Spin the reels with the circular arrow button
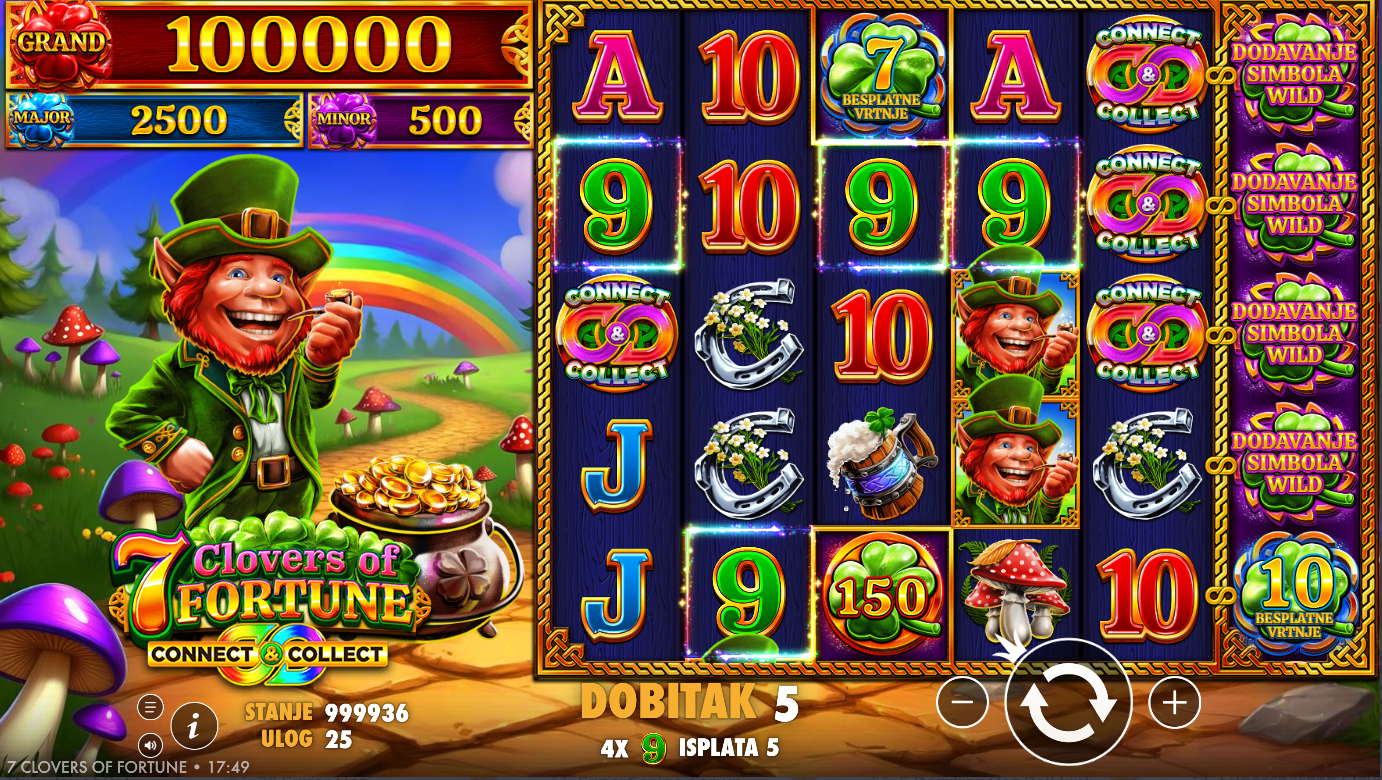The height and width of the screenshot is (780, 1382). [1068, 702]
